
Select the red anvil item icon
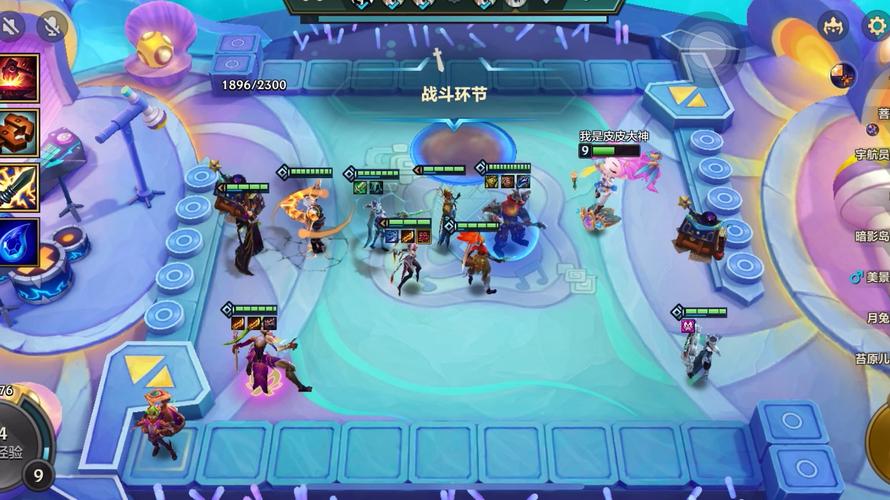coord(19,81)
